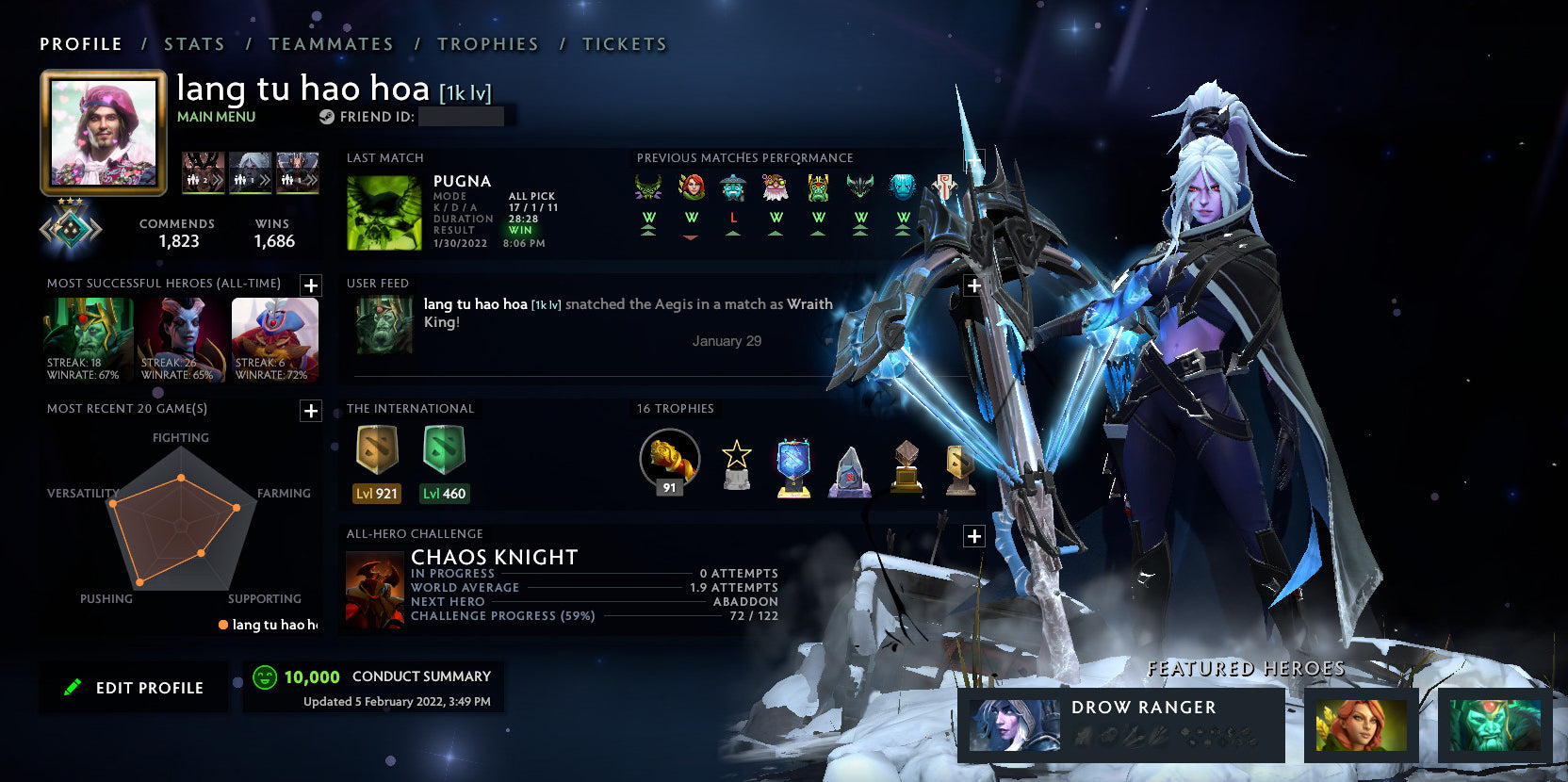The image size is (1568, 782).
Task: Choose the Windranger featured hero portrait
Action: 1361,725
